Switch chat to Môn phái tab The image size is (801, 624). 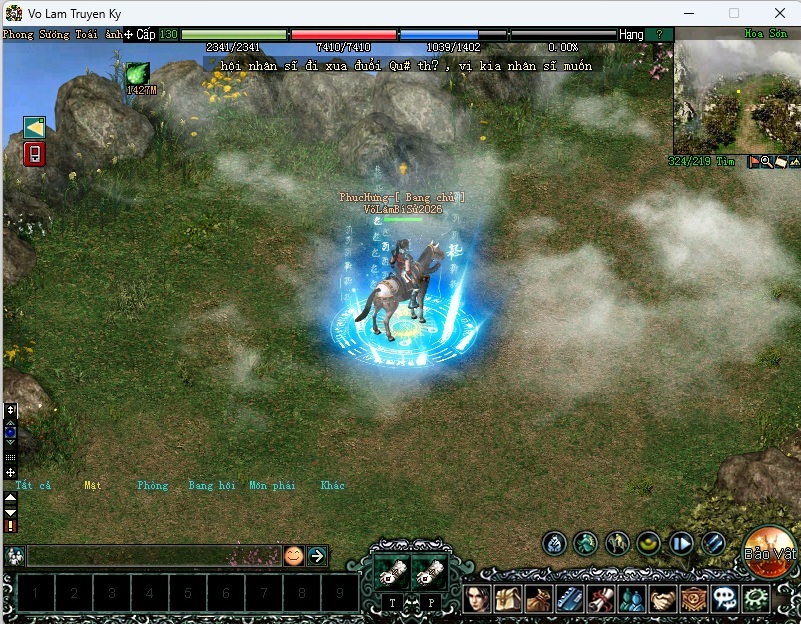tap(272, 486)
